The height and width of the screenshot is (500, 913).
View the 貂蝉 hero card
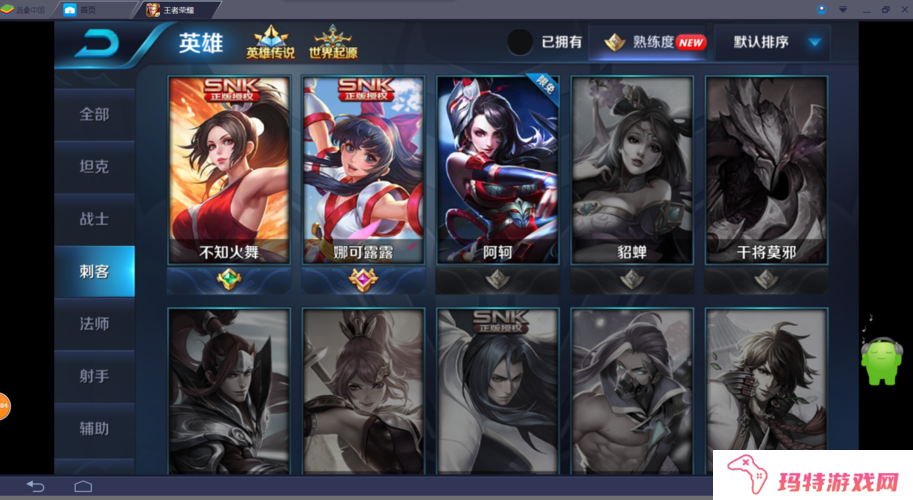[632, 170]
